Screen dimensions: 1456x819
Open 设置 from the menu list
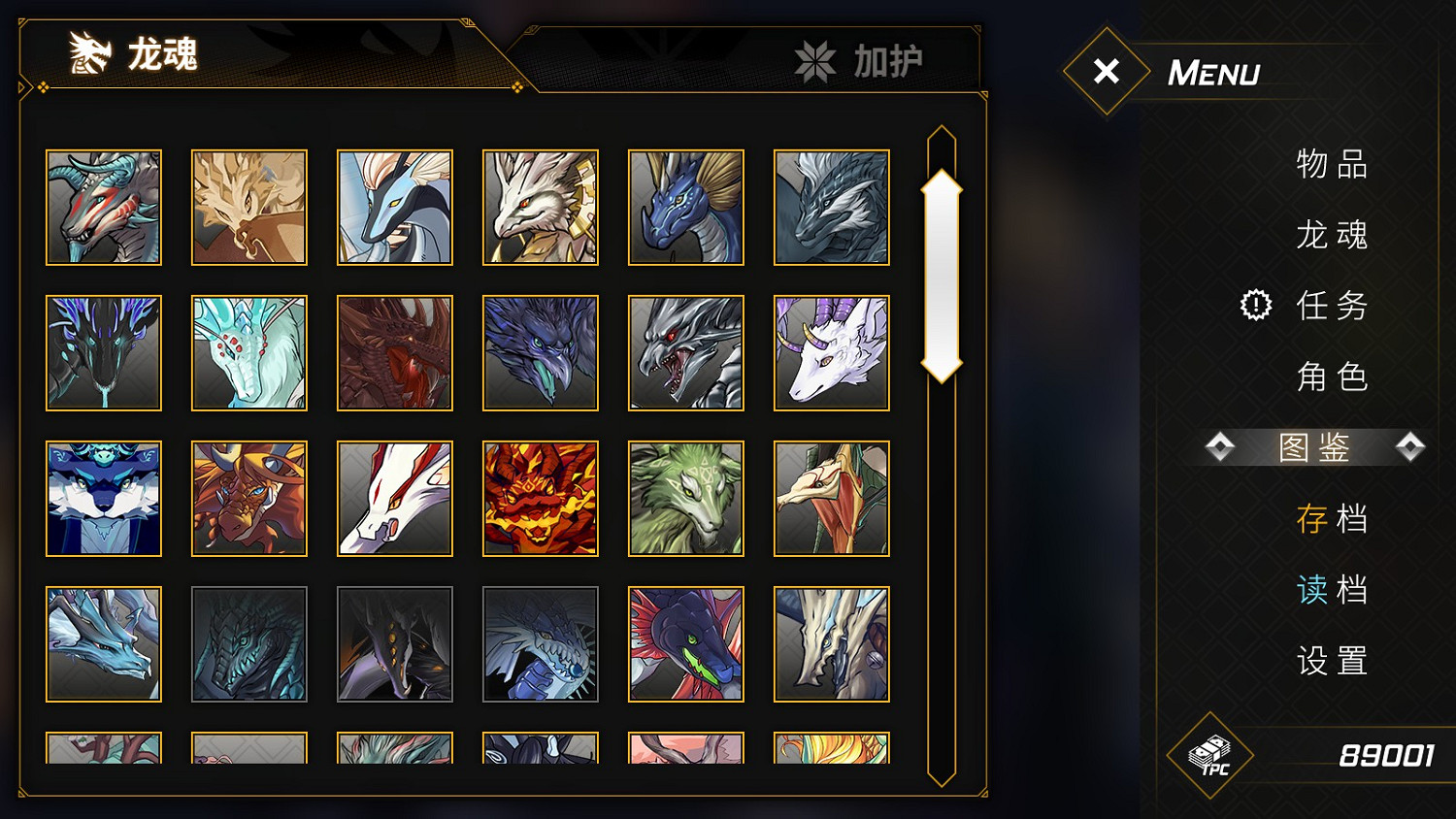pyautogui.click(x=1331, y=661)
